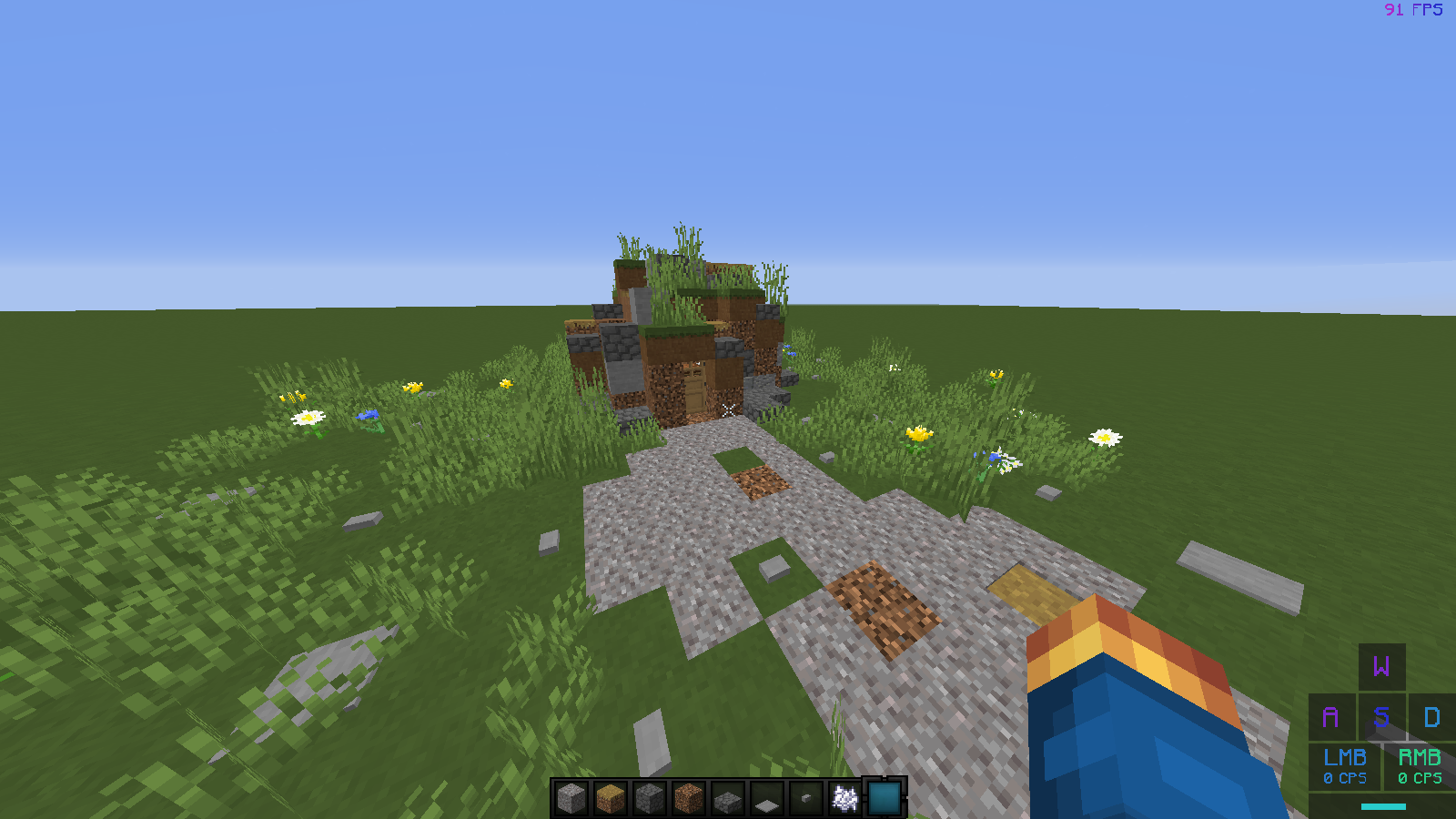Select the stone block in the hotbar
The width and height of the screenshot is (1456, 819).
pyautogui.click(x=573, y=796)
